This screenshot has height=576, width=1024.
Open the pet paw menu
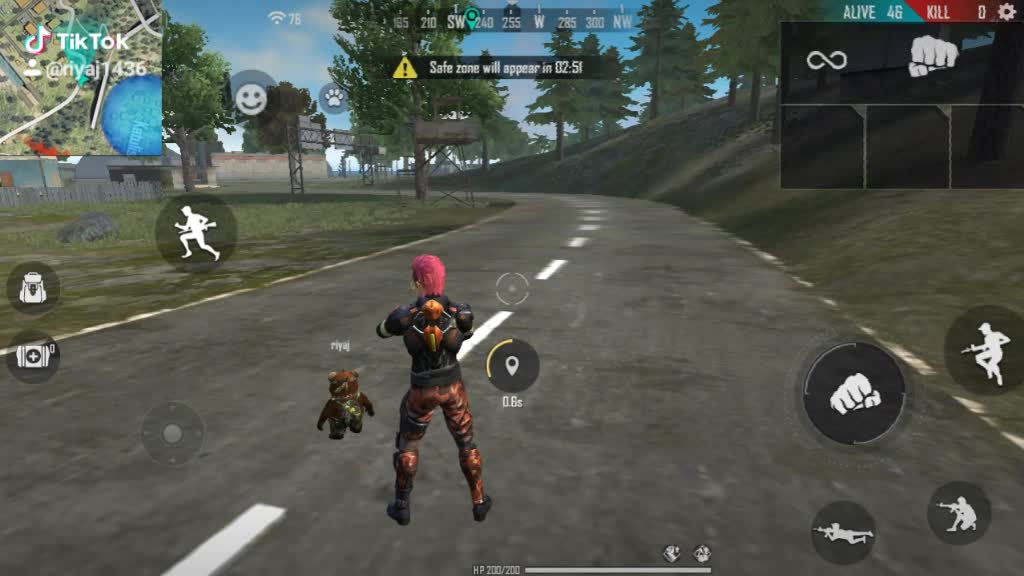[x=333, y=97]
